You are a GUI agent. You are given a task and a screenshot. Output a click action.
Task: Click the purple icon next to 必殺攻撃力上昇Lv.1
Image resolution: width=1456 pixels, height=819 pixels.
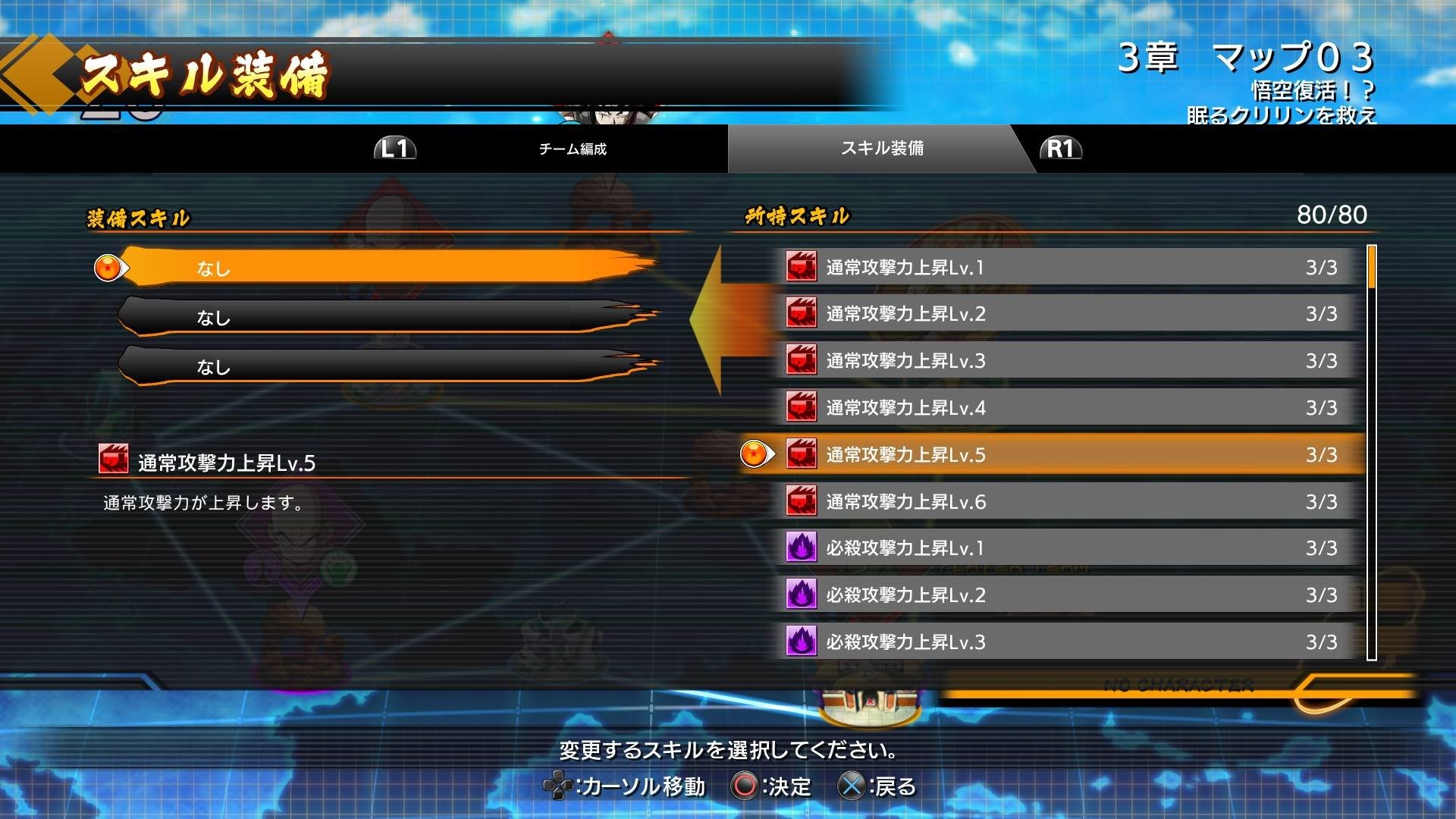pos(800,548)
